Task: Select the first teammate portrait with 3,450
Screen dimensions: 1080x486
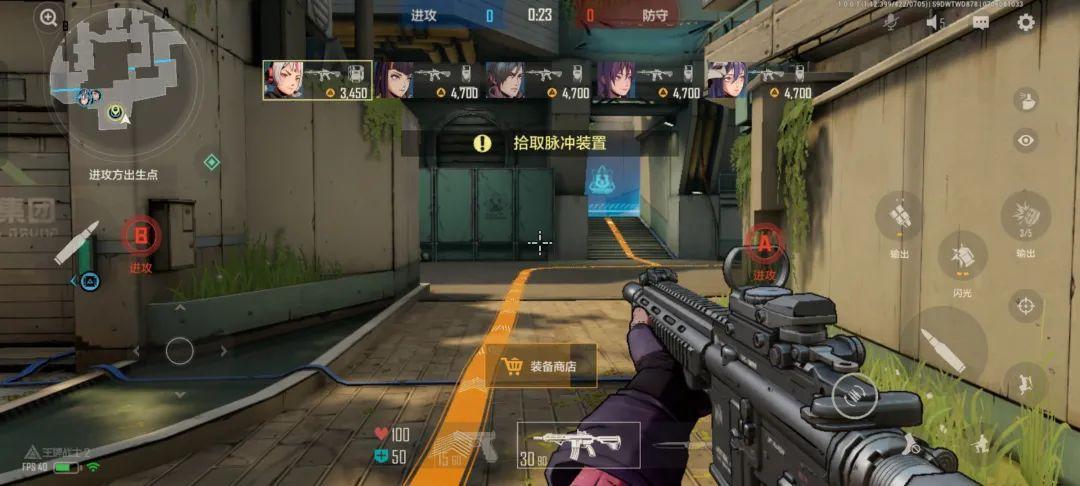Action: tap(318, 80)
